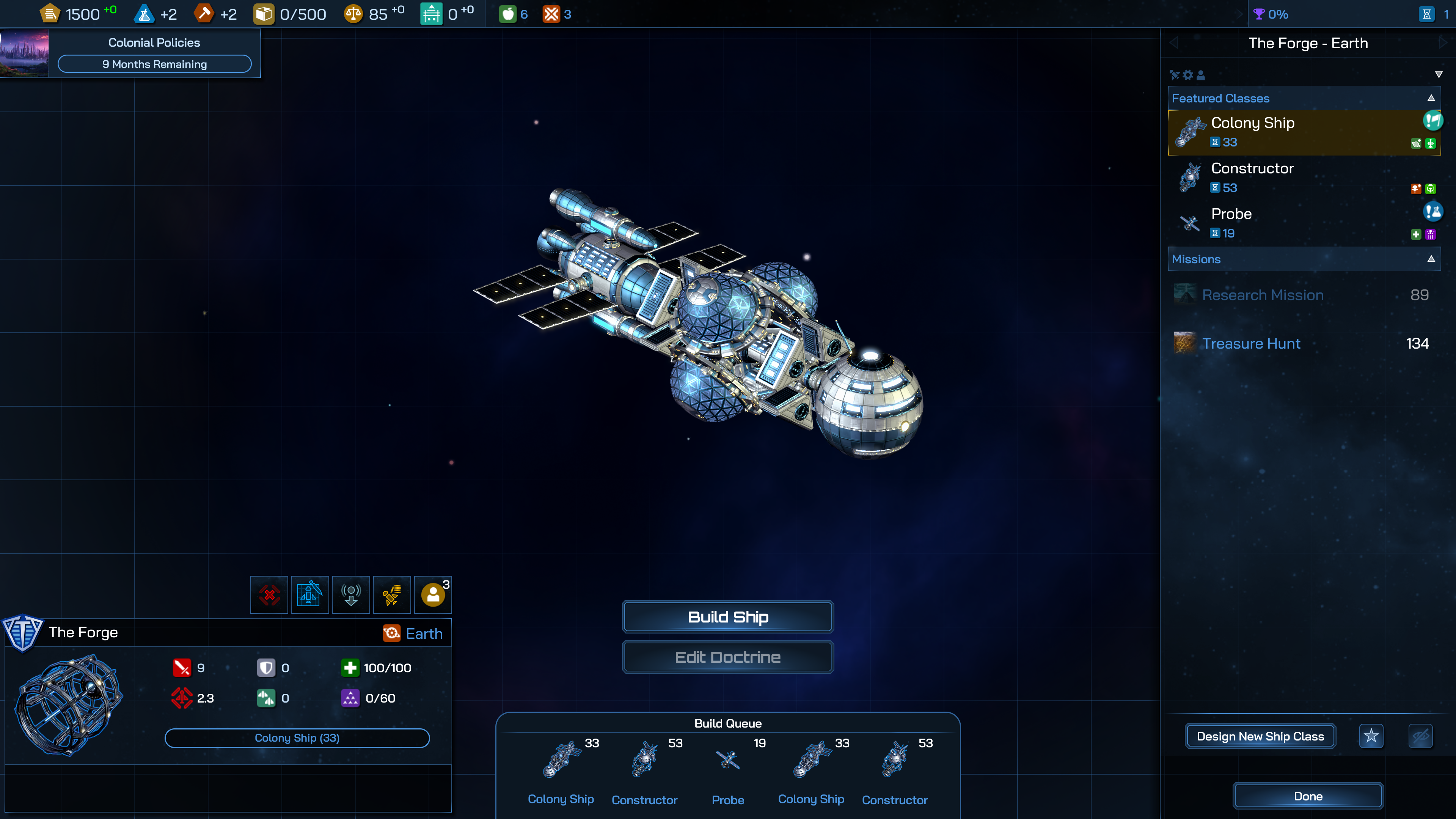Viewport: 1456px width, 819px height.
Task: Click the Build Ship button
Action: 727,617
